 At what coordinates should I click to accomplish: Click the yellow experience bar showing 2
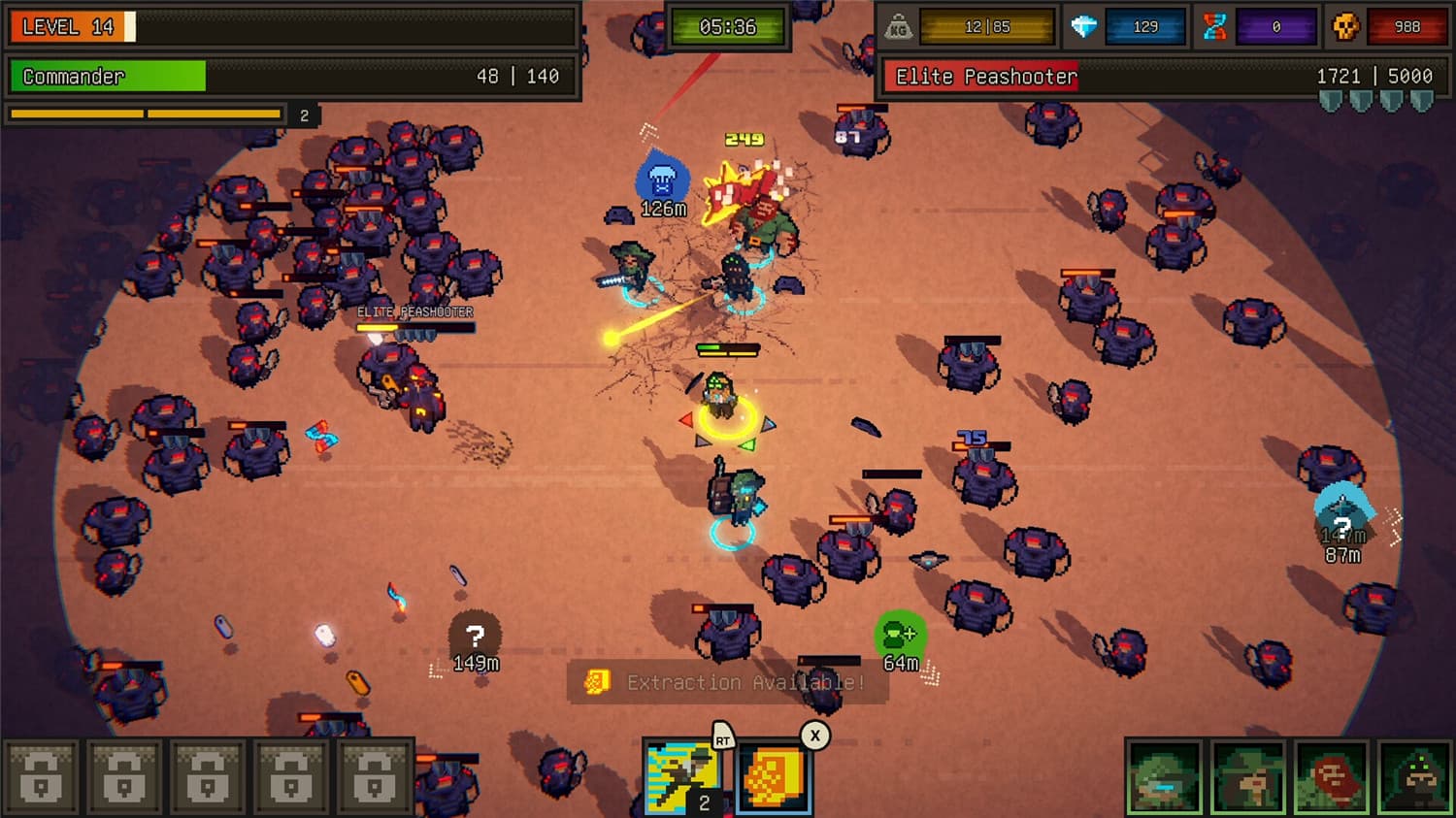146,115
